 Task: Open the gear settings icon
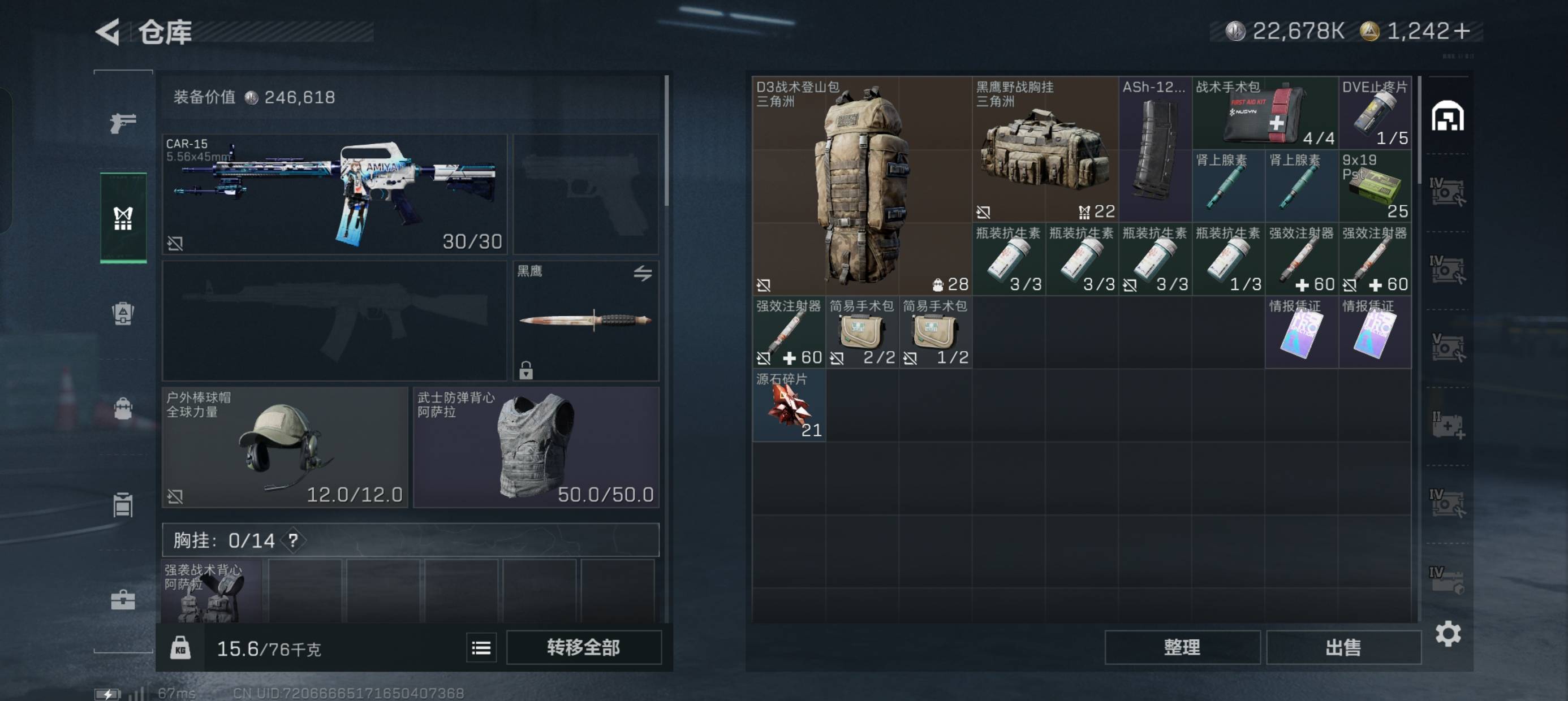click(x=1448, y=634)
